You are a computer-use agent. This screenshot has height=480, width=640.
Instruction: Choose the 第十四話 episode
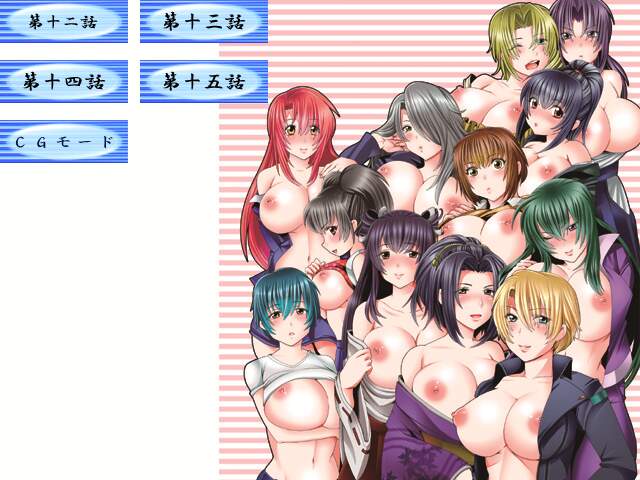(x=63, y=82)
